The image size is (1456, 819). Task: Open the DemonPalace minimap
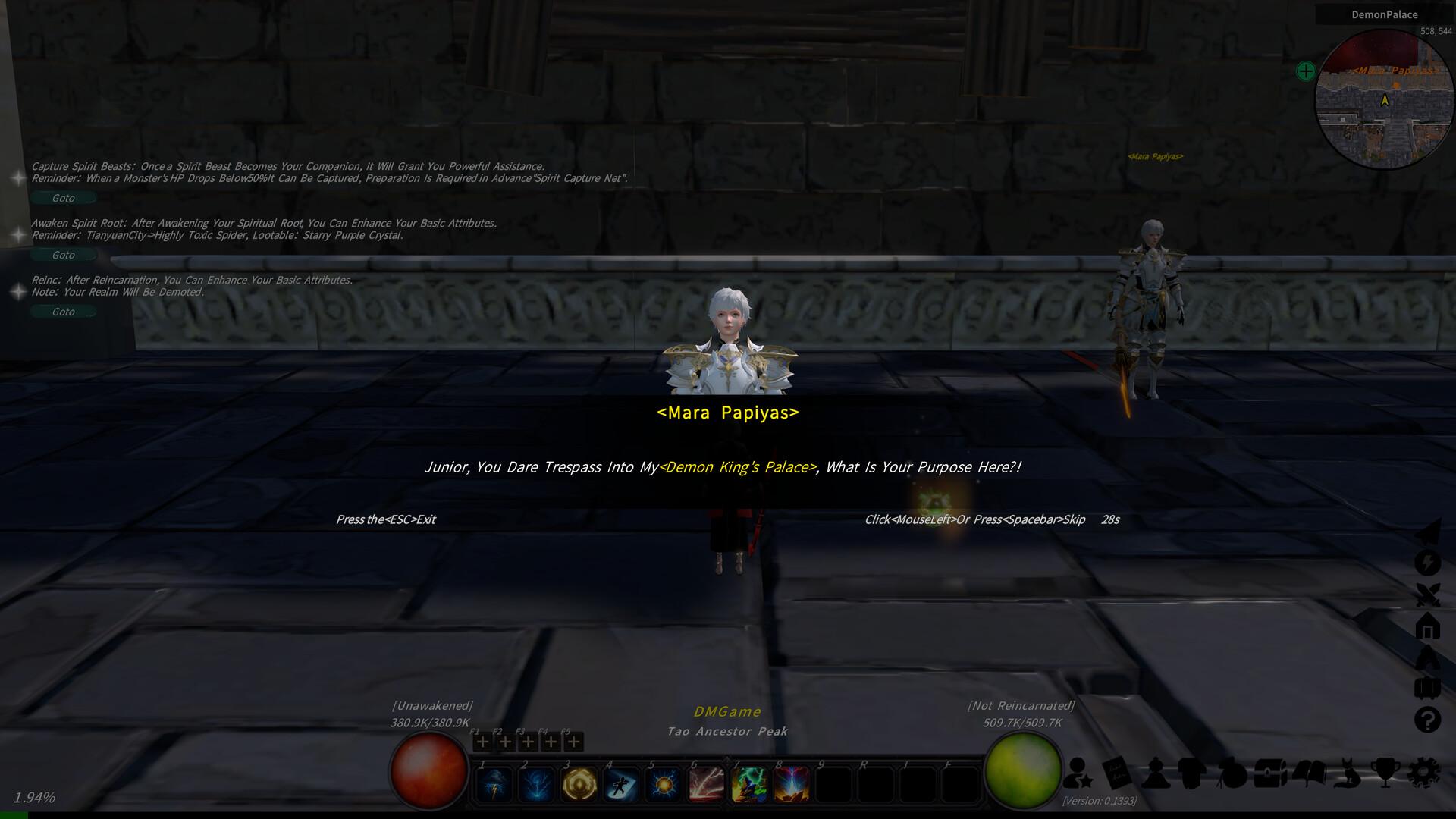click(1384, 100)
